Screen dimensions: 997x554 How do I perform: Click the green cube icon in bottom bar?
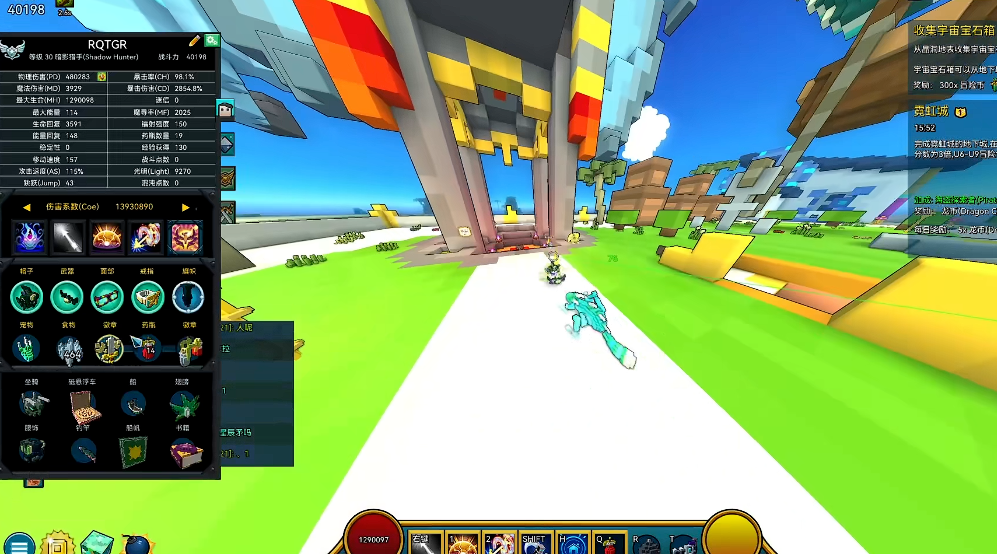95,544
